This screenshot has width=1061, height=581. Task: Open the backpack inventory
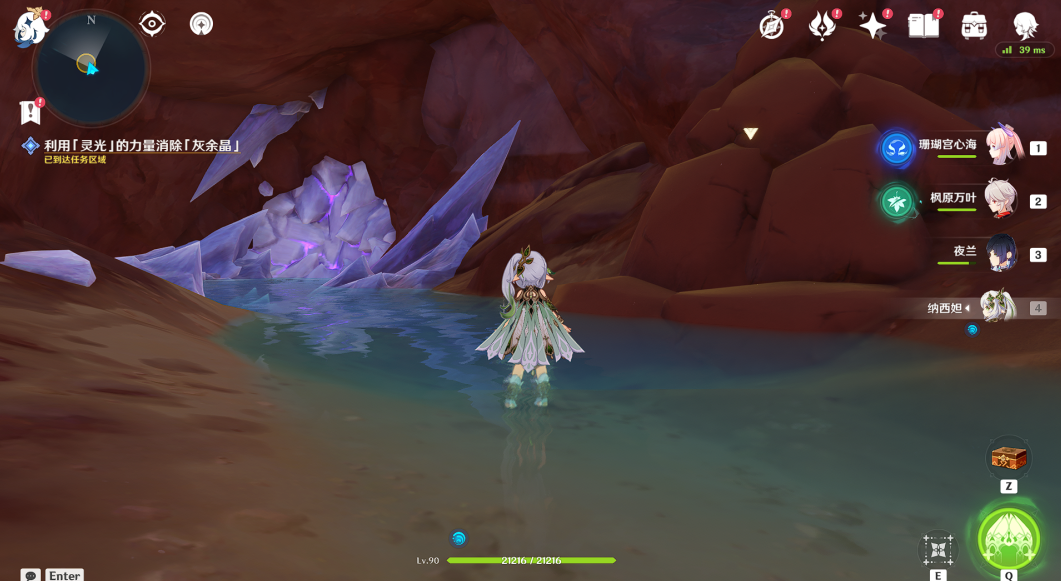[x=974, y=26]
